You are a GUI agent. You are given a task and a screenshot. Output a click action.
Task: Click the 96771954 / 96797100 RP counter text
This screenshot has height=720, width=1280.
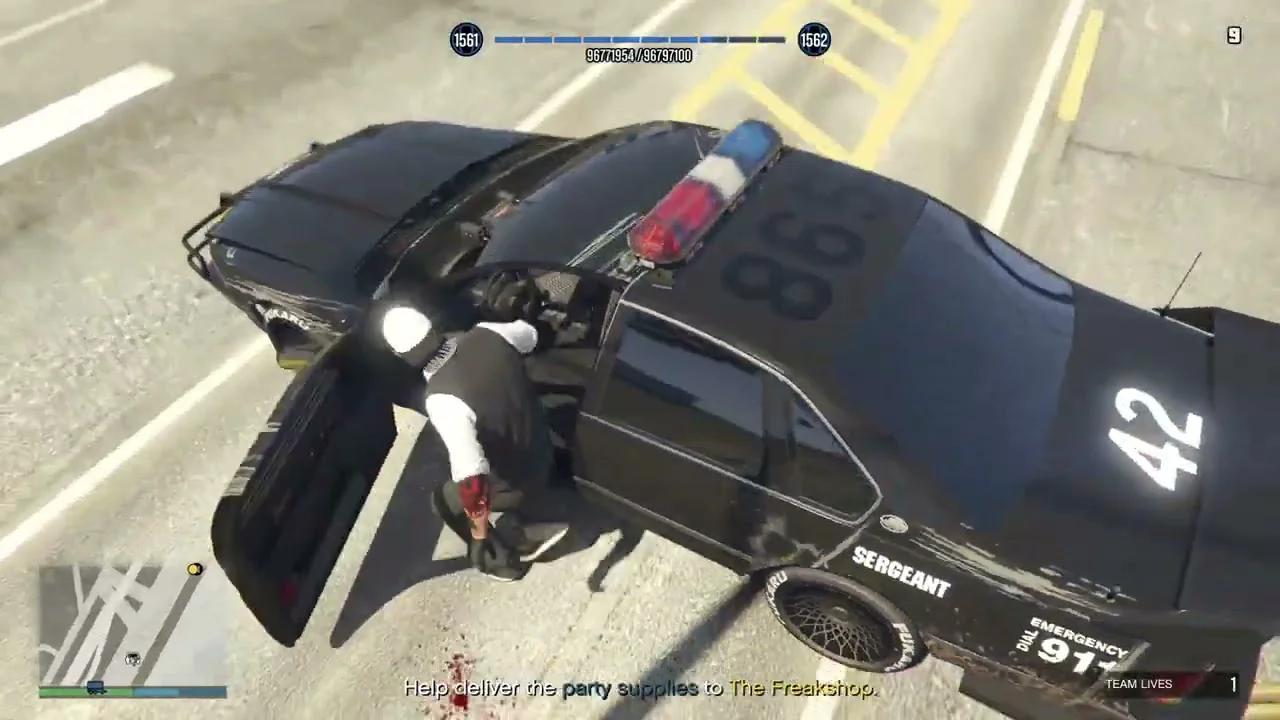click(x=640, y=56)
